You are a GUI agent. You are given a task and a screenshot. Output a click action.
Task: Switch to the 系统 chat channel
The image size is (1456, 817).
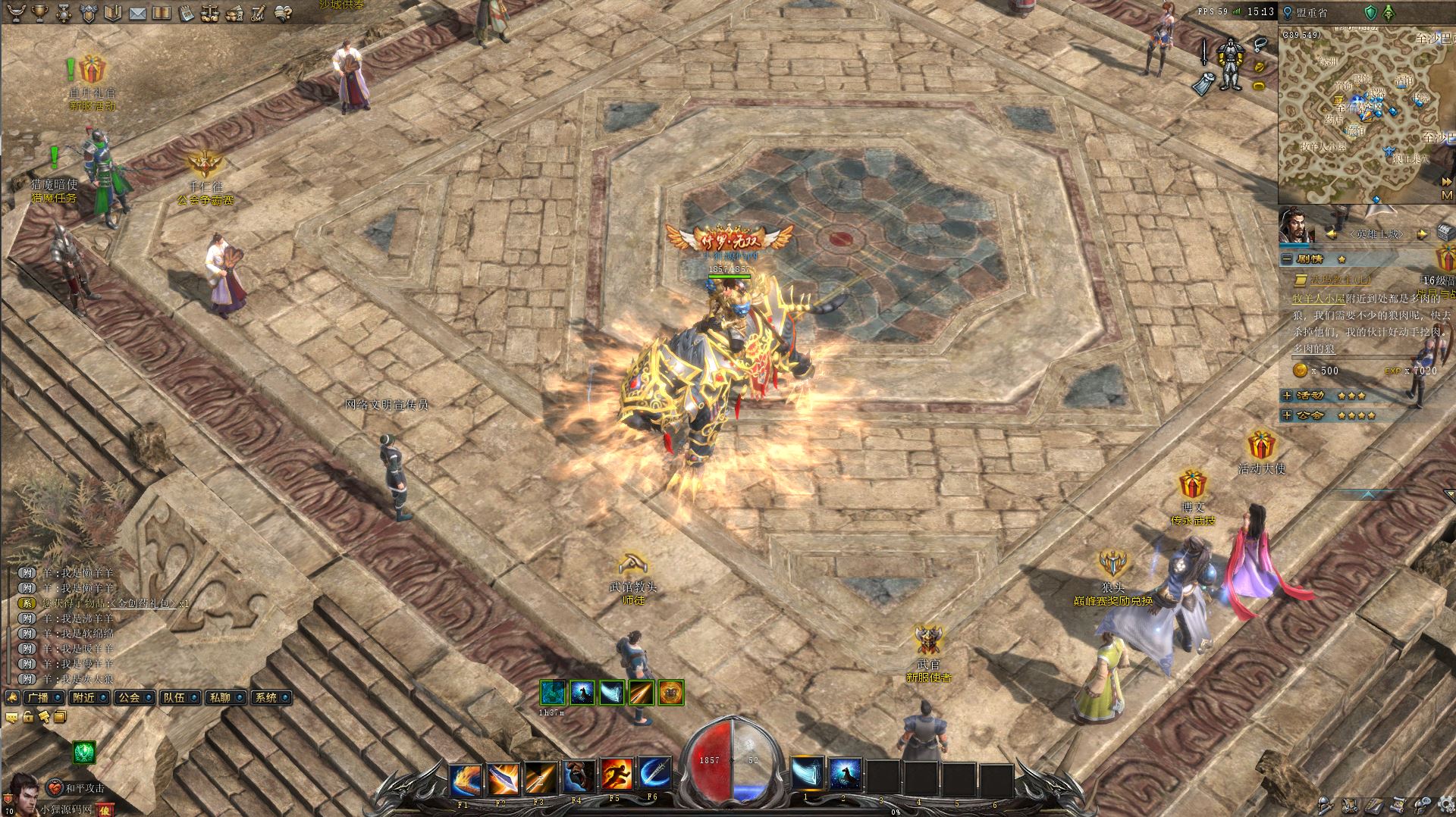click(x=267, y=697)
